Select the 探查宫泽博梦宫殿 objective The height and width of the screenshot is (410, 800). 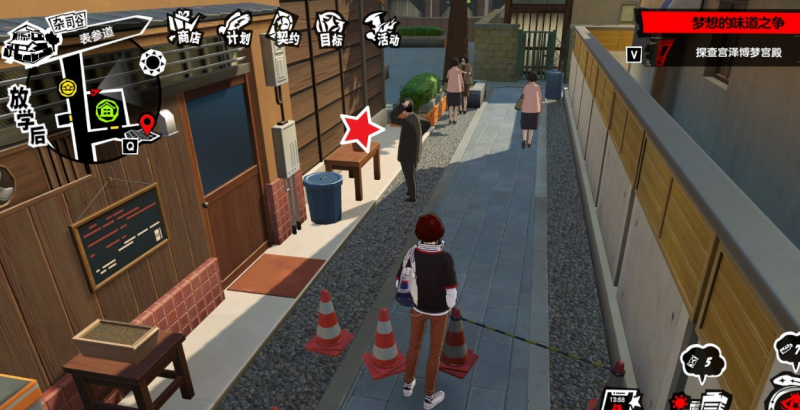click(x=735, y=50)
